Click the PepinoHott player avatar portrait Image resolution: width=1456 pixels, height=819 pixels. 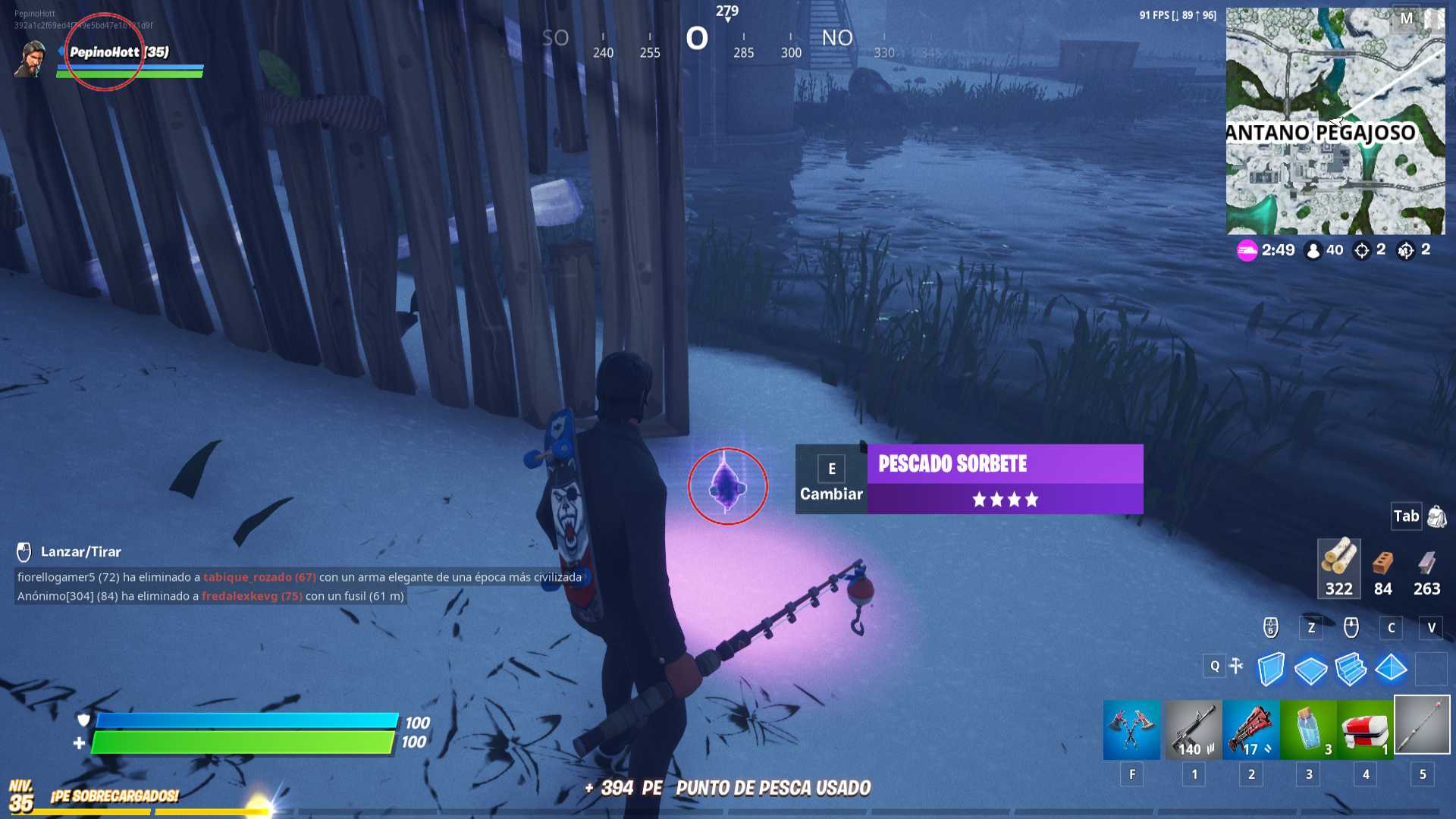point(30,59)
